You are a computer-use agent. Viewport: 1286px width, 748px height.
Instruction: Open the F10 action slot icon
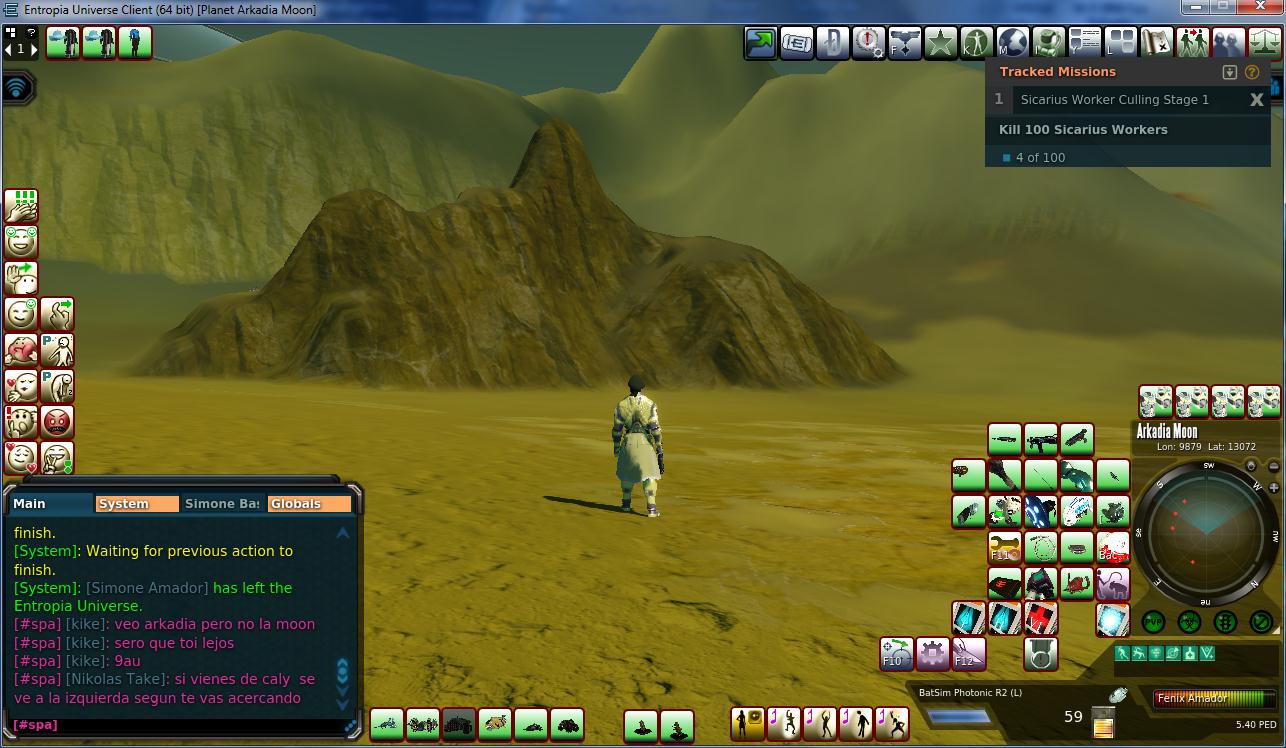(896, 654)
